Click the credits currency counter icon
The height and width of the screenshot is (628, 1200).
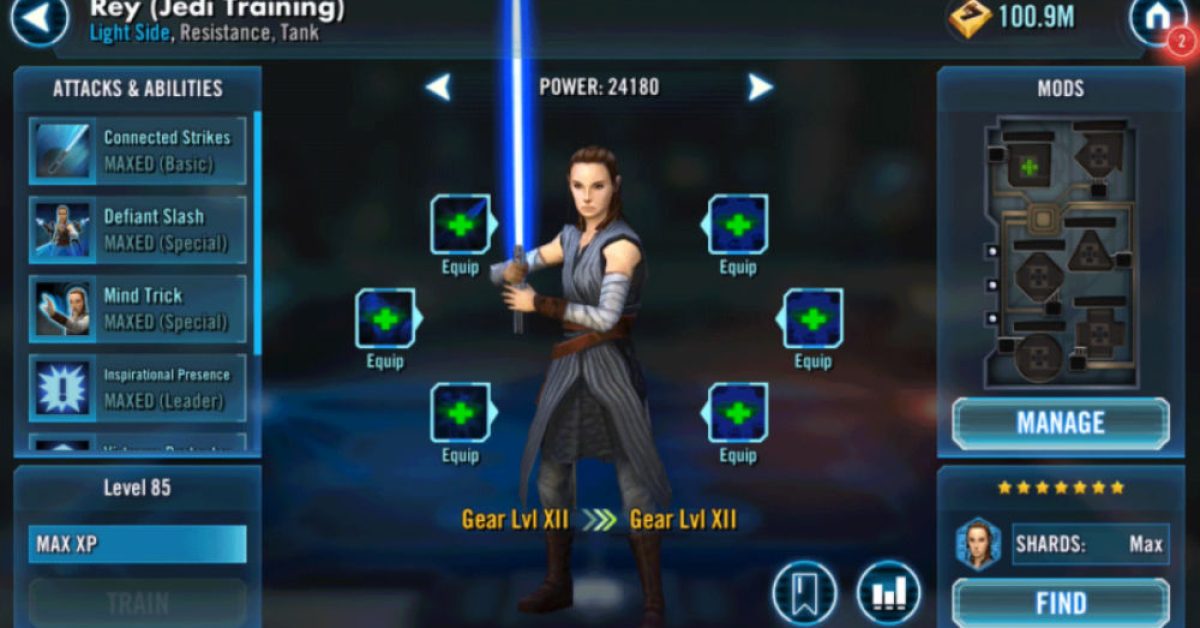969,18
